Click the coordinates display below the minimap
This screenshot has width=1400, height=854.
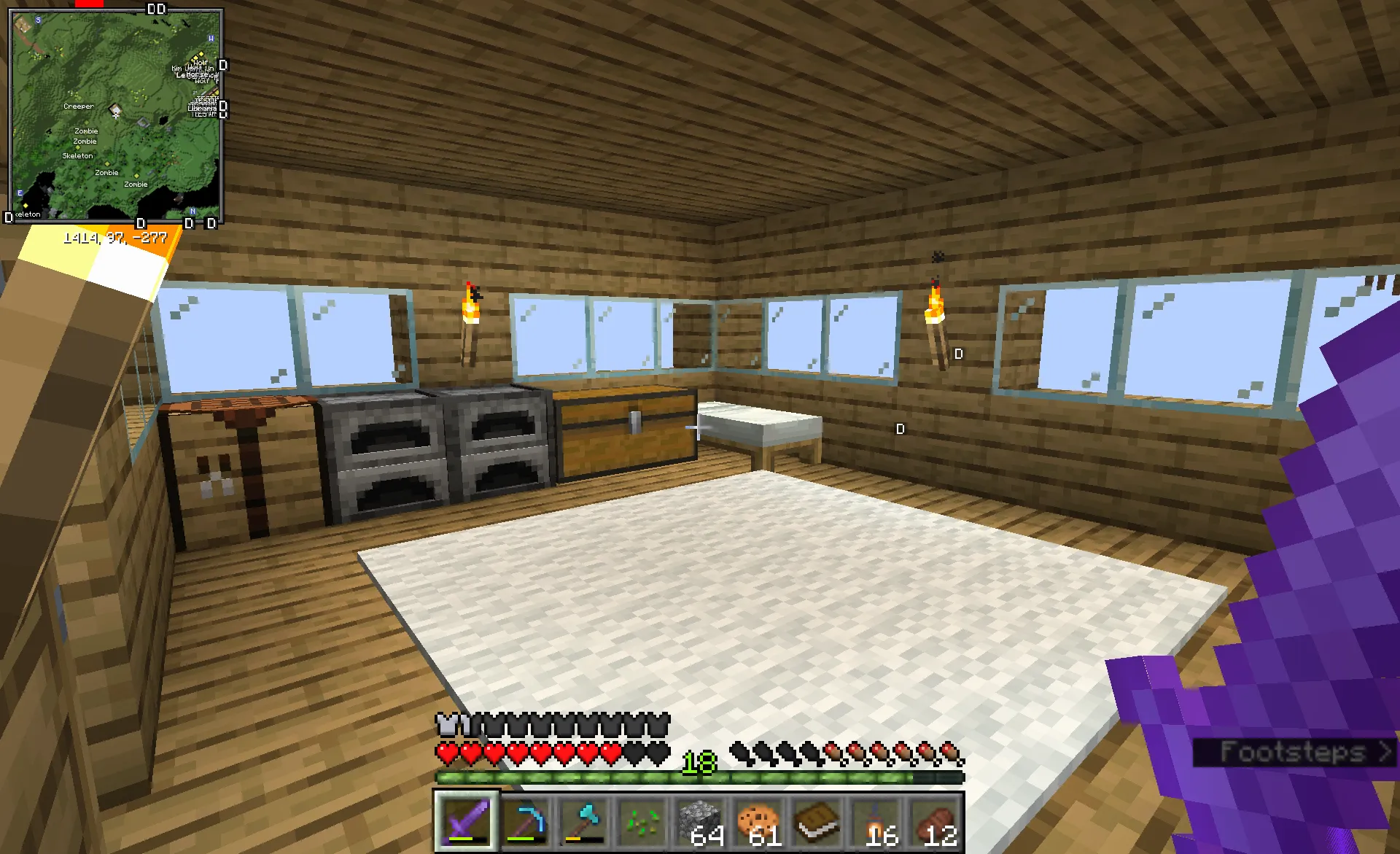[117, 236]
